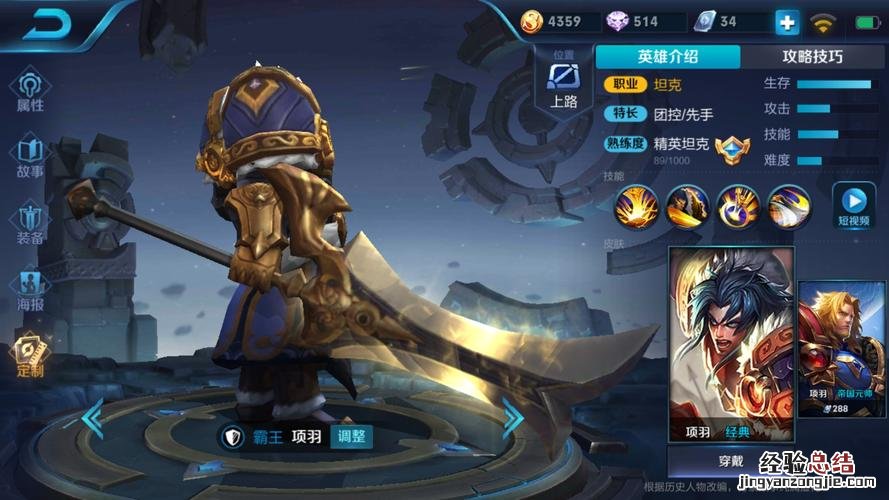Show the next hero with right arrow
This screenshot has height=500, width=889.
click(512, 418)
